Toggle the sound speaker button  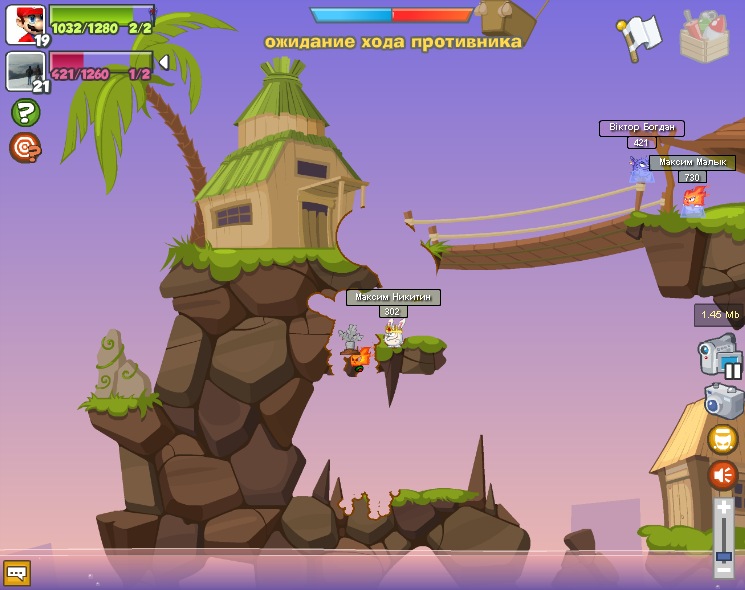(723, 474)
